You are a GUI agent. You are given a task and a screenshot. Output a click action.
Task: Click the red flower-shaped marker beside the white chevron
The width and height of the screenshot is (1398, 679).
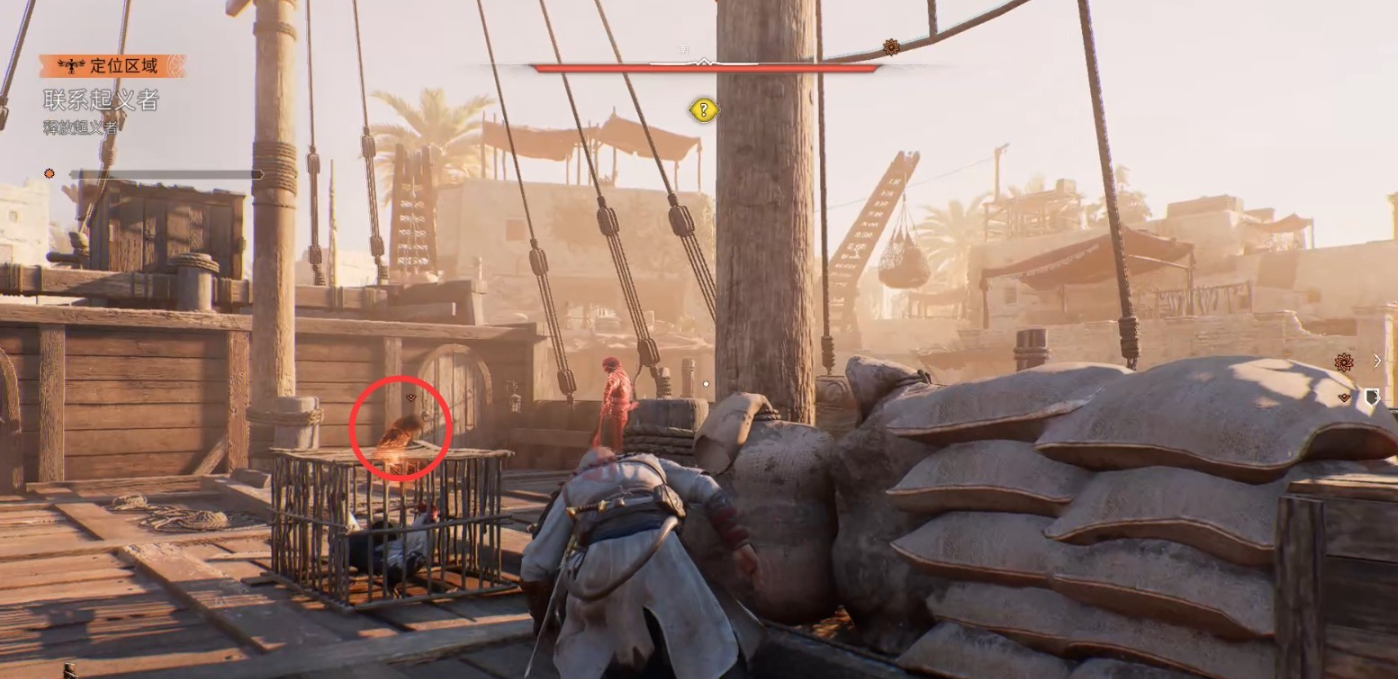[x=1344, y=362]
